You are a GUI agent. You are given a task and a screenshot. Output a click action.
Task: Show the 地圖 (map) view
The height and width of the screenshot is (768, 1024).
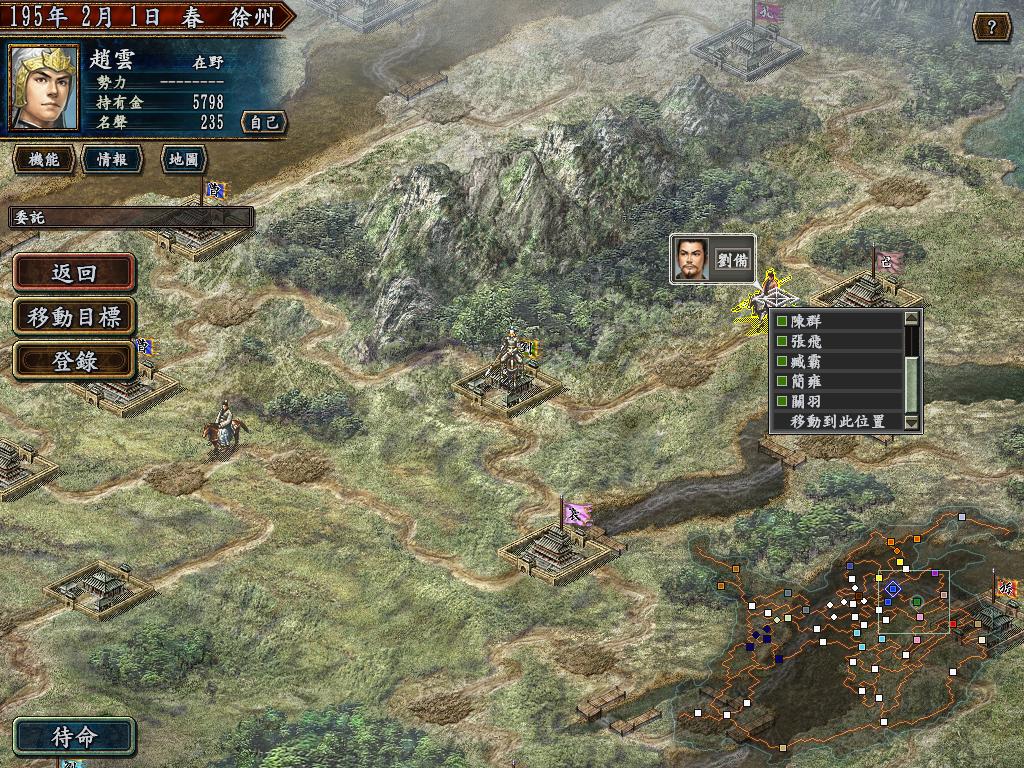[182, 159]
